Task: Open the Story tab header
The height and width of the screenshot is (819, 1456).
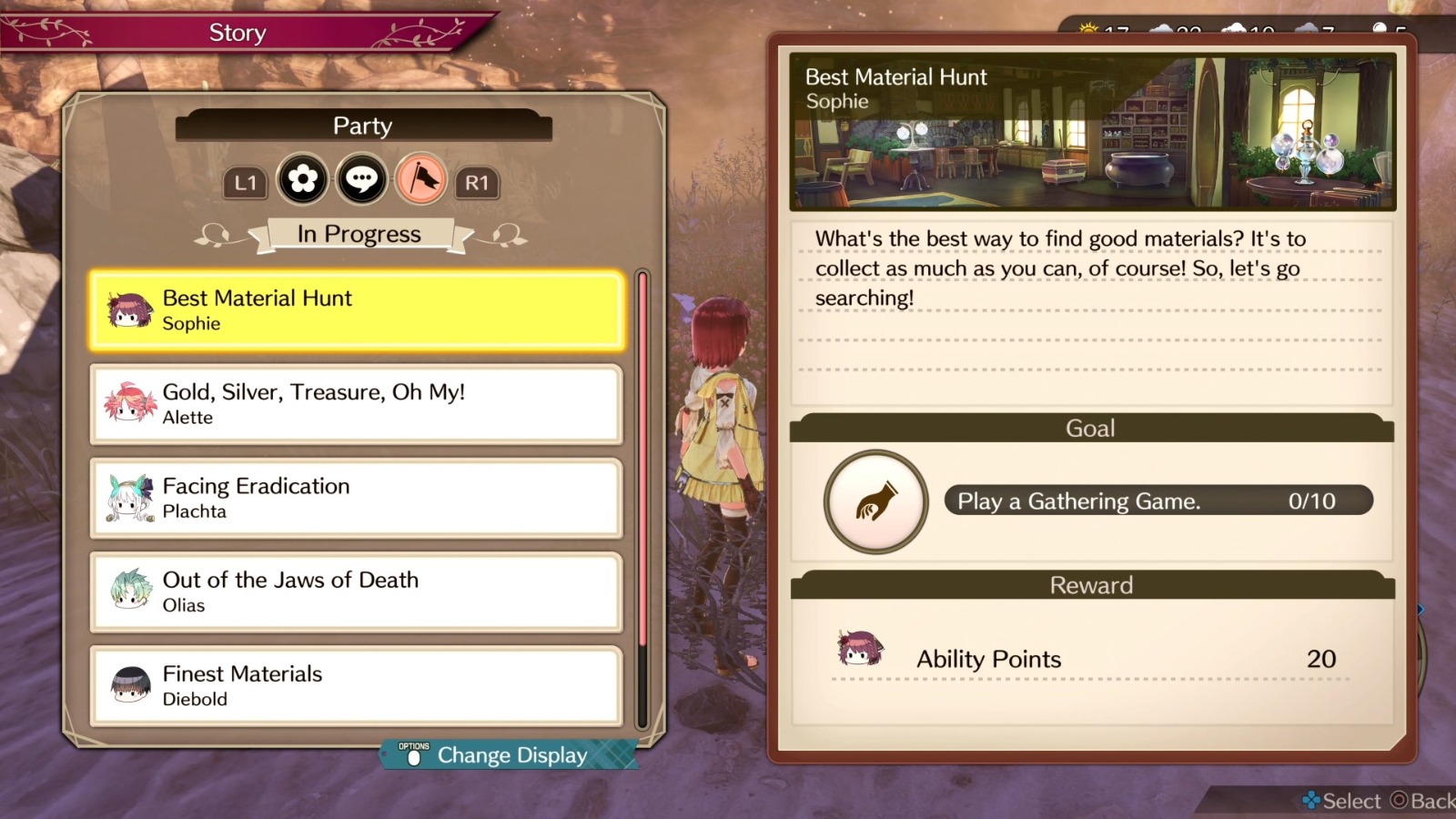Action: 237,32
